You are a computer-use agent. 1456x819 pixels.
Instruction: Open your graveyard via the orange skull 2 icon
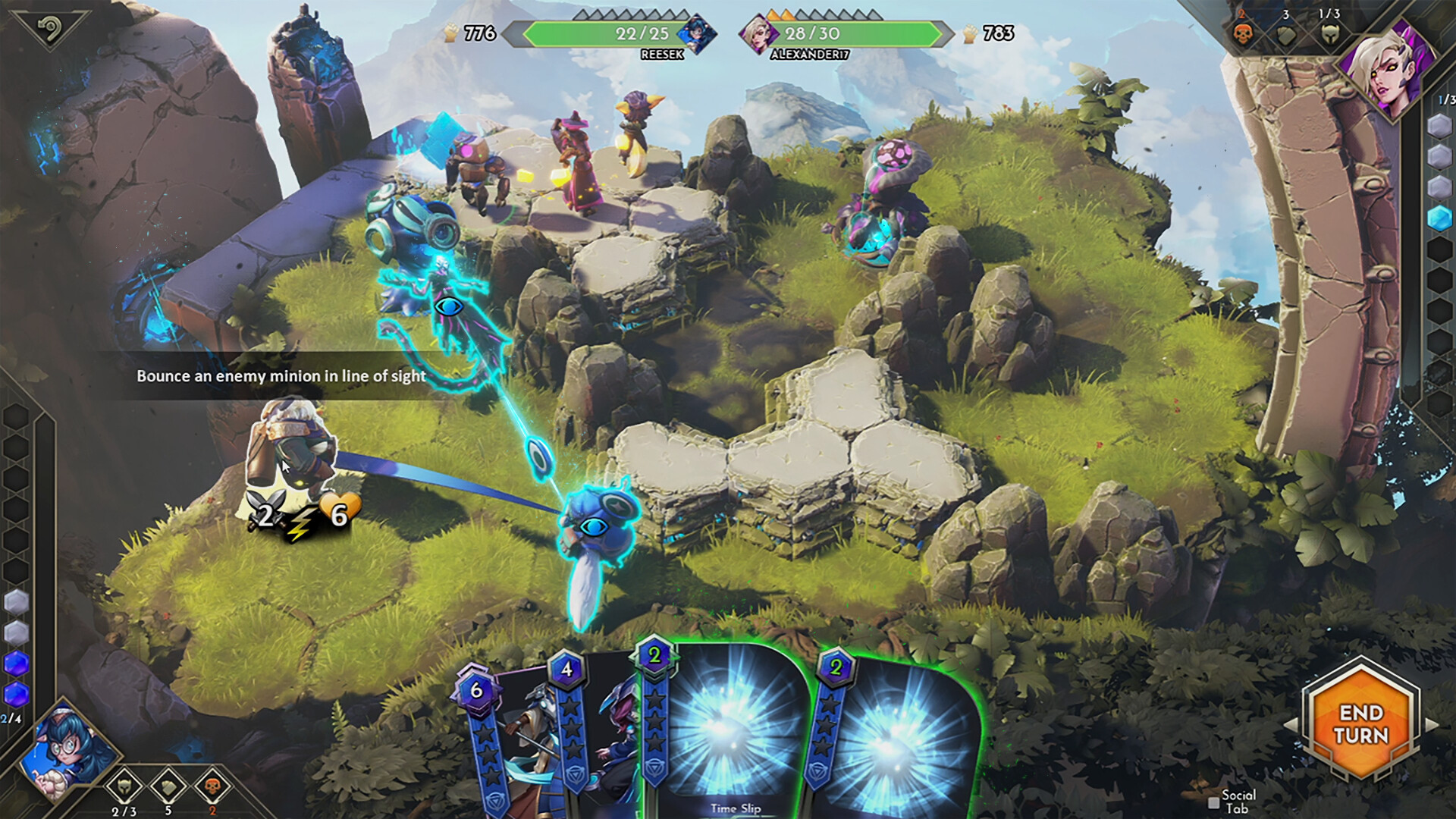click(212, 786)
